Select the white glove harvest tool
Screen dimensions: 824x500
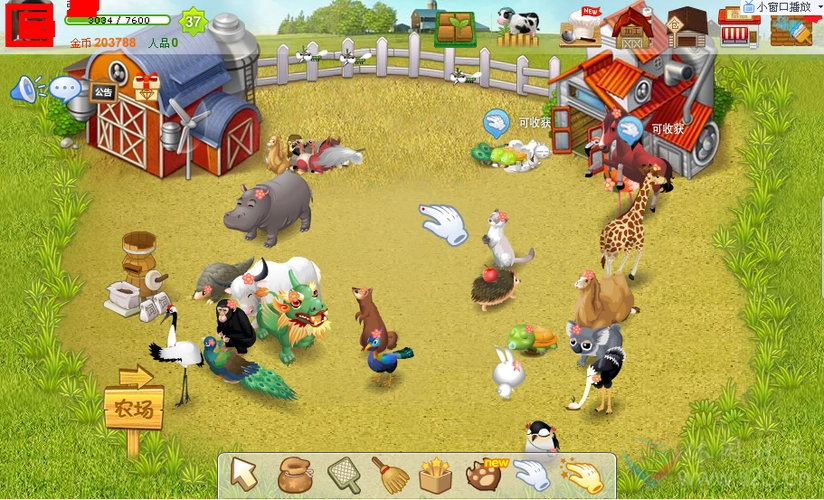[531, 475]
